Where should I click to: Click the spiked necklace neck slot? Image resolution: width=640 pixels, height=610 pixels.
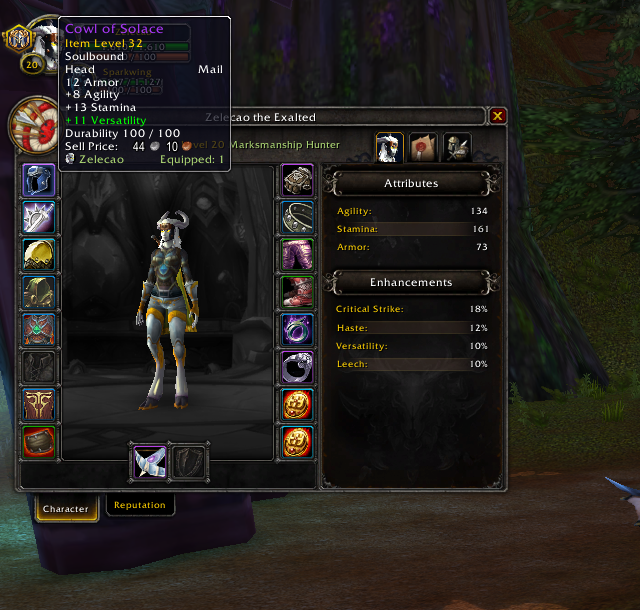[38, 218]
